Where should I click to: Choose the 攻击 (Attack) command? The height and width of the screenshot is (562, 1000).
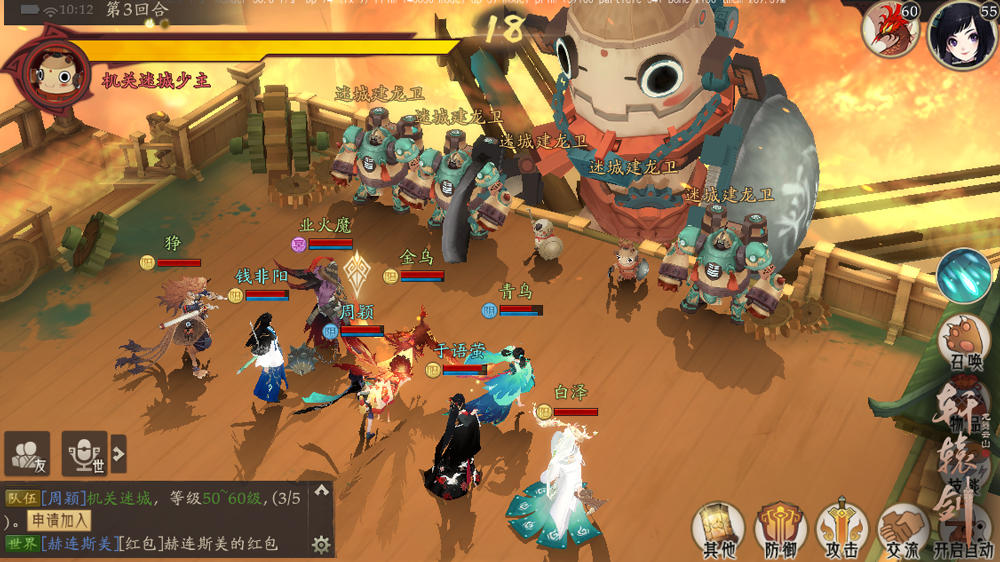click(x=841, y=529)
